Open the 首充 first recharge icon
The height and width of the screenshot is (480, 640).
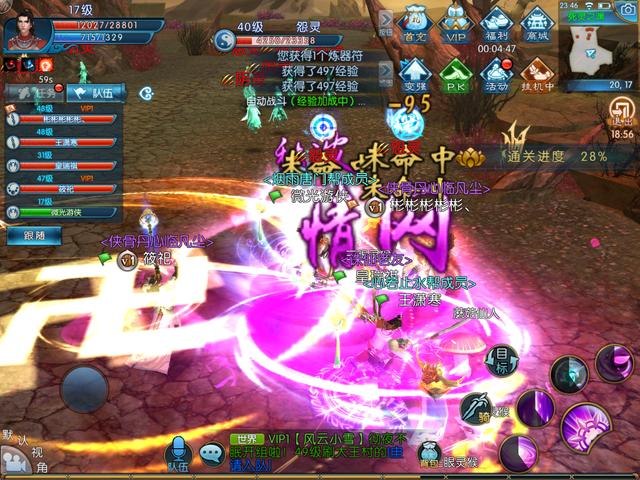click(414, 24)
